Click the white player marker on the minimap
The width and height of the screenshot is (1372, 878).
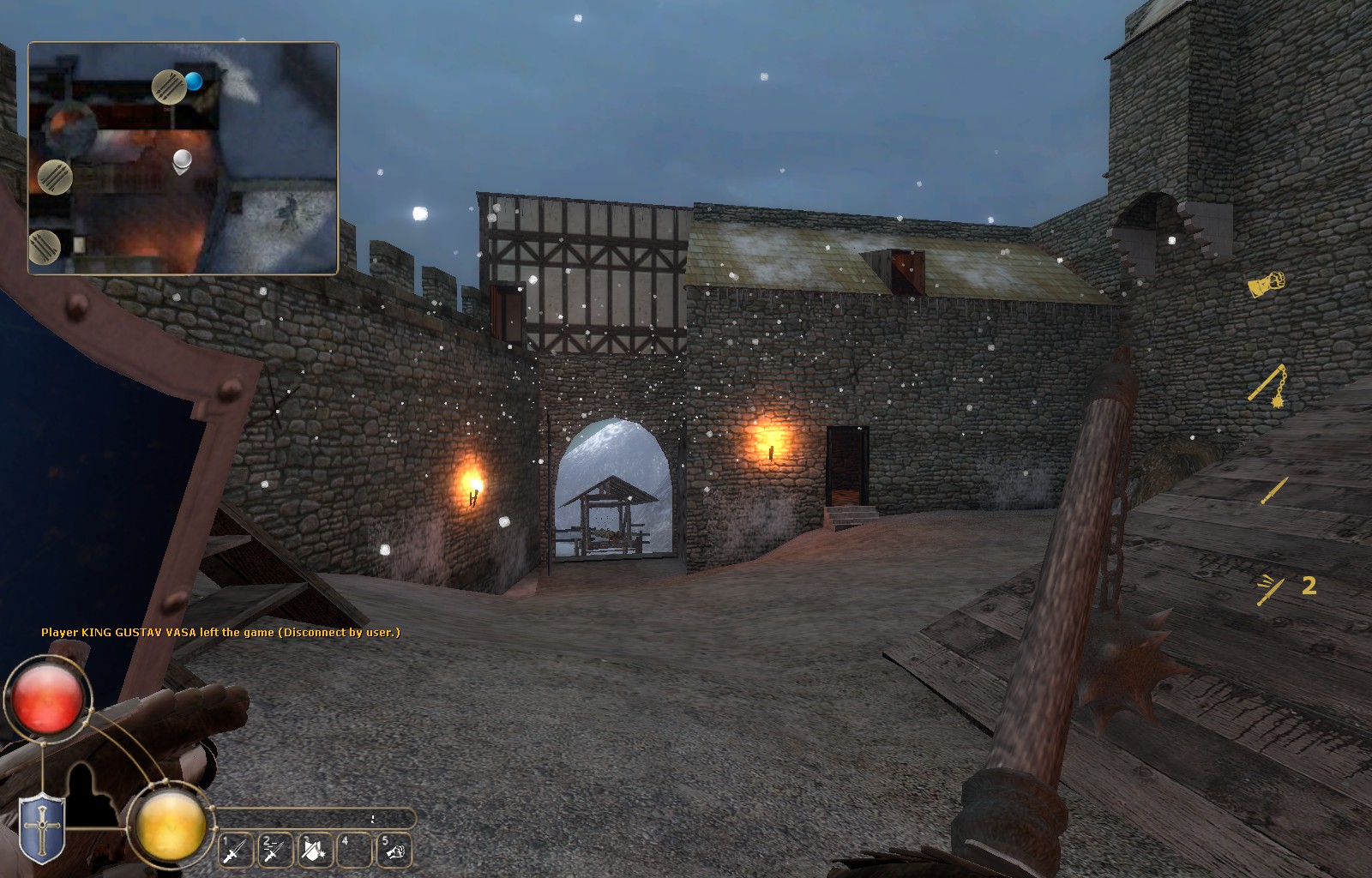click(182, 159)
